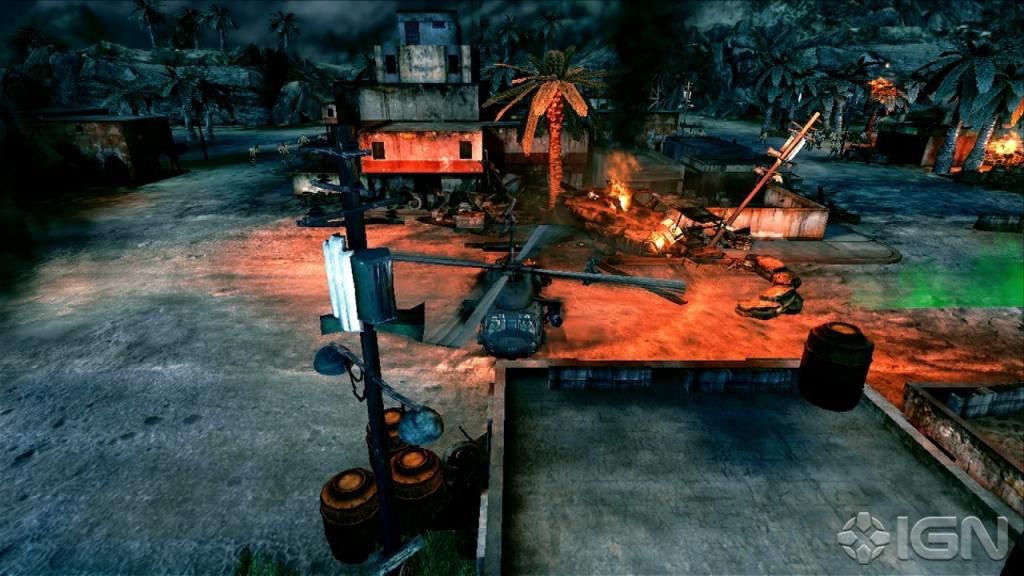The image size is (1024, 576).
Task: Click the IGN logo watermark
Action: [922, 538]
